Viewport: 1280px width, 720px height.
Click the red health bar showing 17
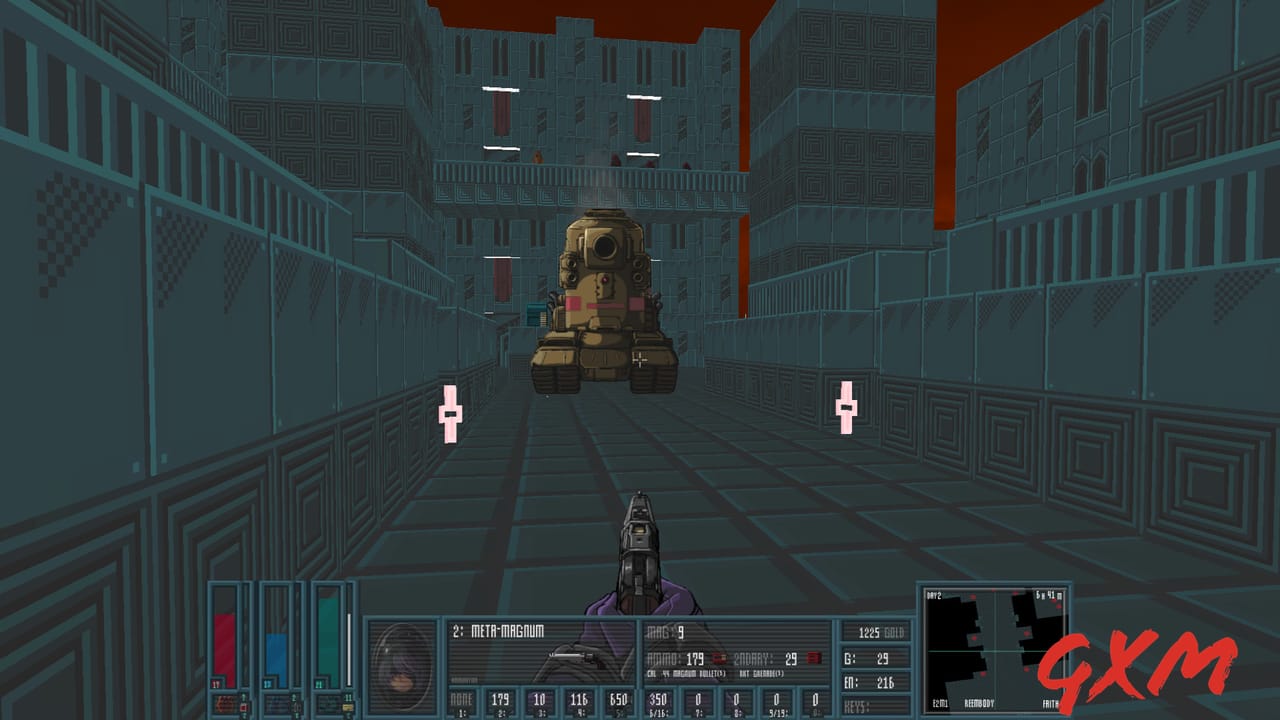coord(224,640)
